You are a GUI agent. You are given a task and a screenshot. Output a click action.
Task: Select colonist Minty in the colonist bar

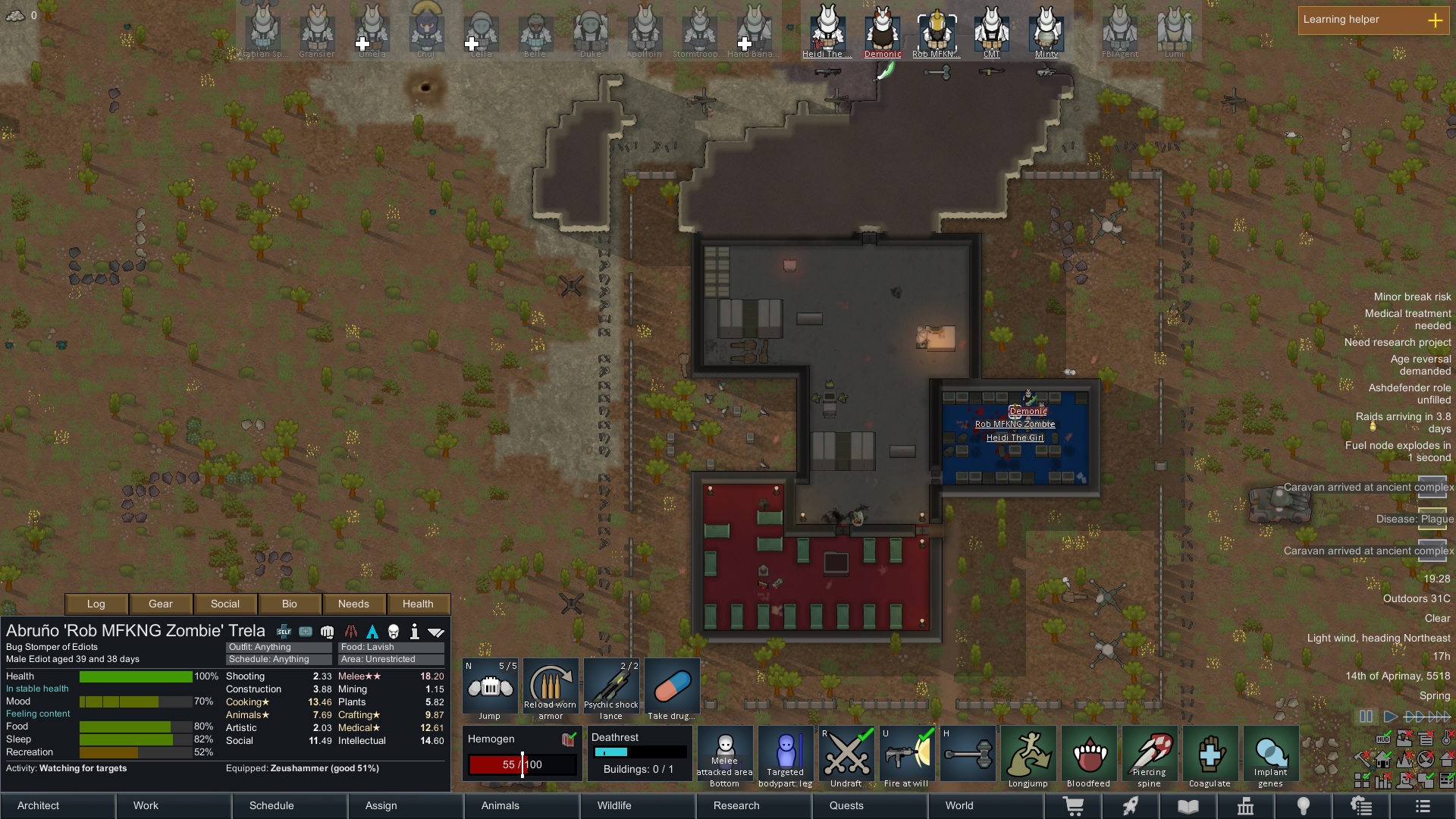coord(1046,32)
